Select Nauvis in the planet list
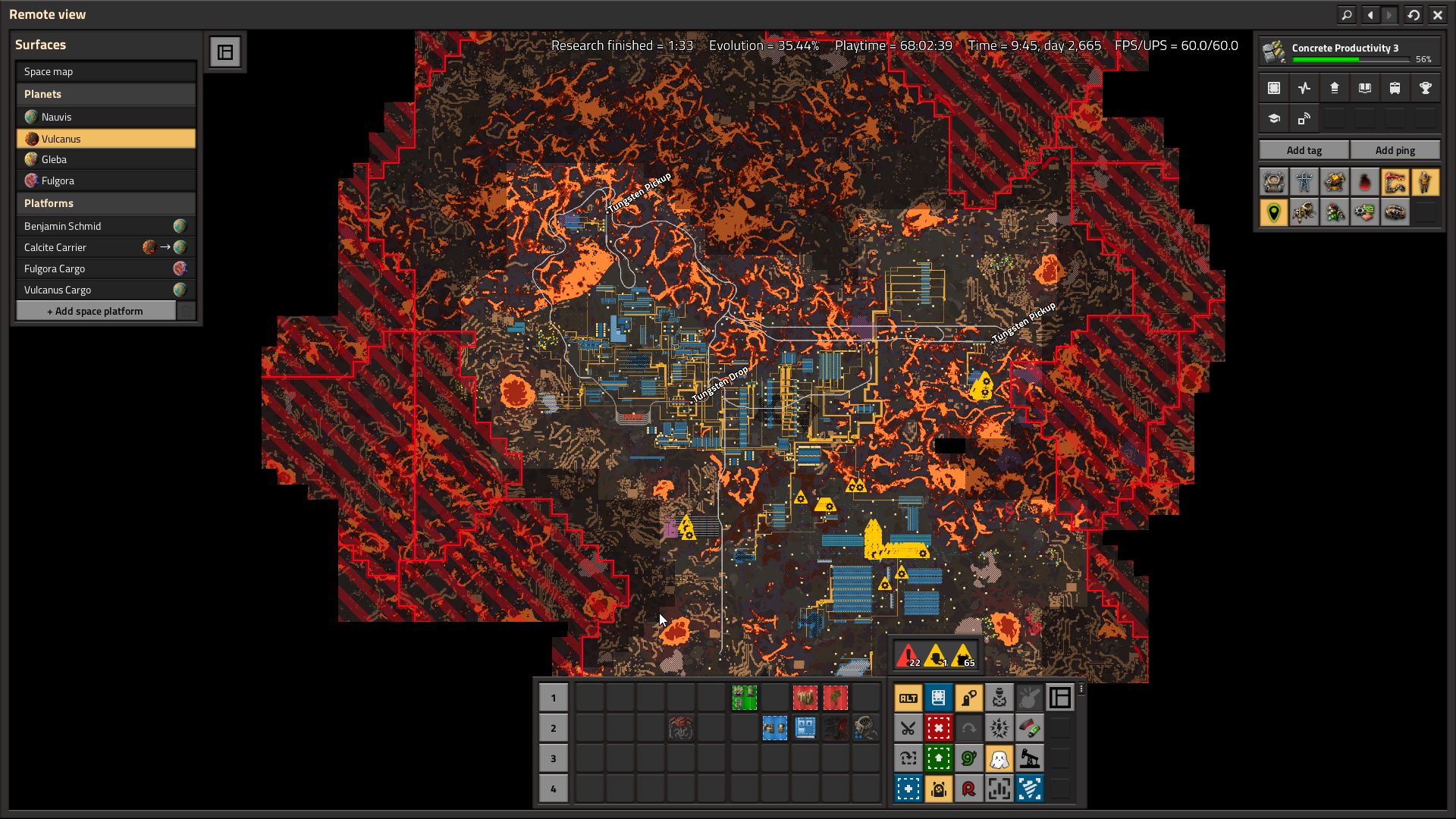 [105, 117]
